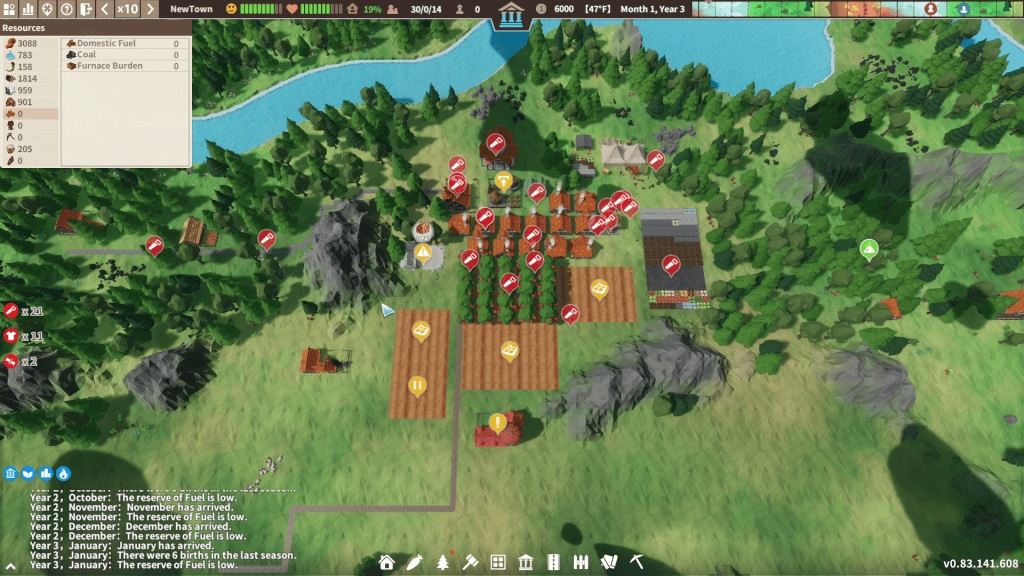This screenshot has width=1024, height=576.
Task: Open the housing build menu
Action: click(387, 562)
